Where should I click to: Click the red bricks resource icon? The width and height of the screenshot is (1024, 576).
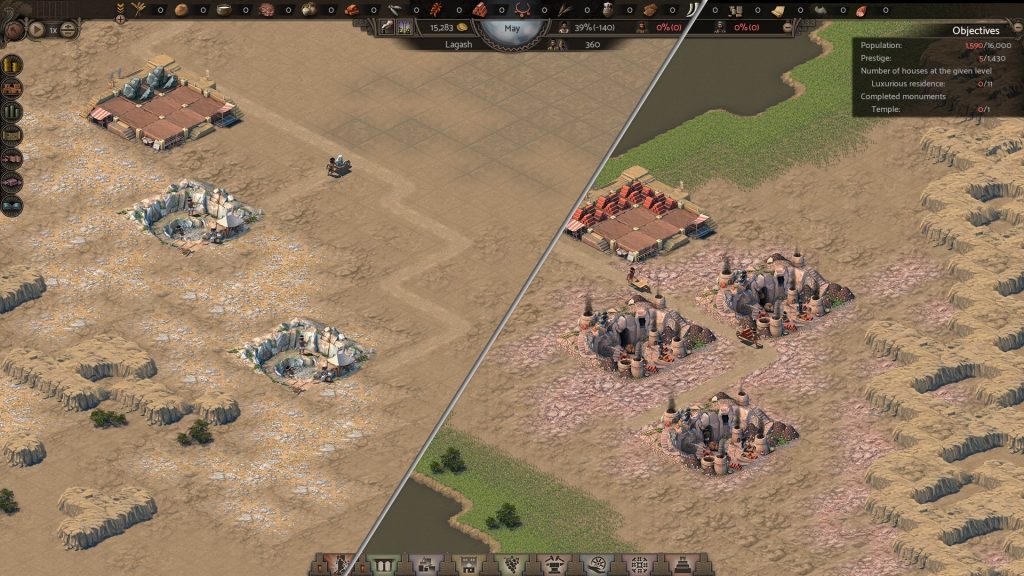(x=480, y=9)
